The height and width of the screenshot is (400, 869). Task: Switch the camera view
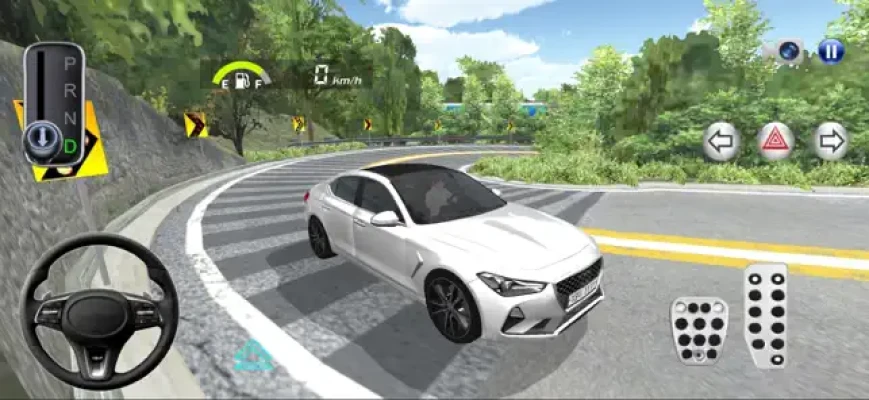pyautogui.click(x=789, y=51)
